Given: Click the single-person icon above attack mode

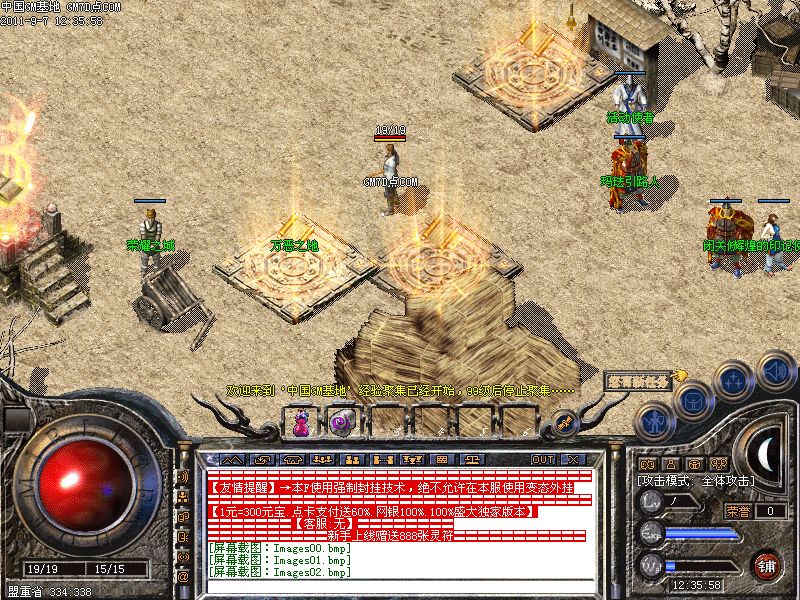Looking at the screenshot, I should tap(671, 463).
